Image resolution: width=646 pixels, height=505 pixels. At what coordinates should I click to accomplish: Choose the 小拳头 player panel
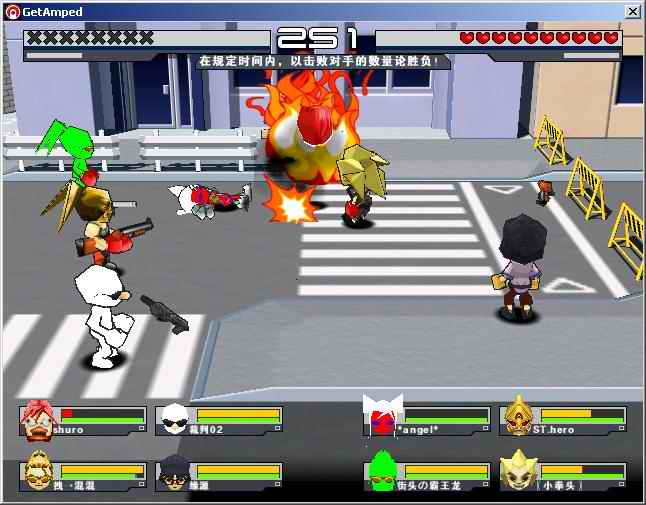pyautogui.click(x=563, y=474)
